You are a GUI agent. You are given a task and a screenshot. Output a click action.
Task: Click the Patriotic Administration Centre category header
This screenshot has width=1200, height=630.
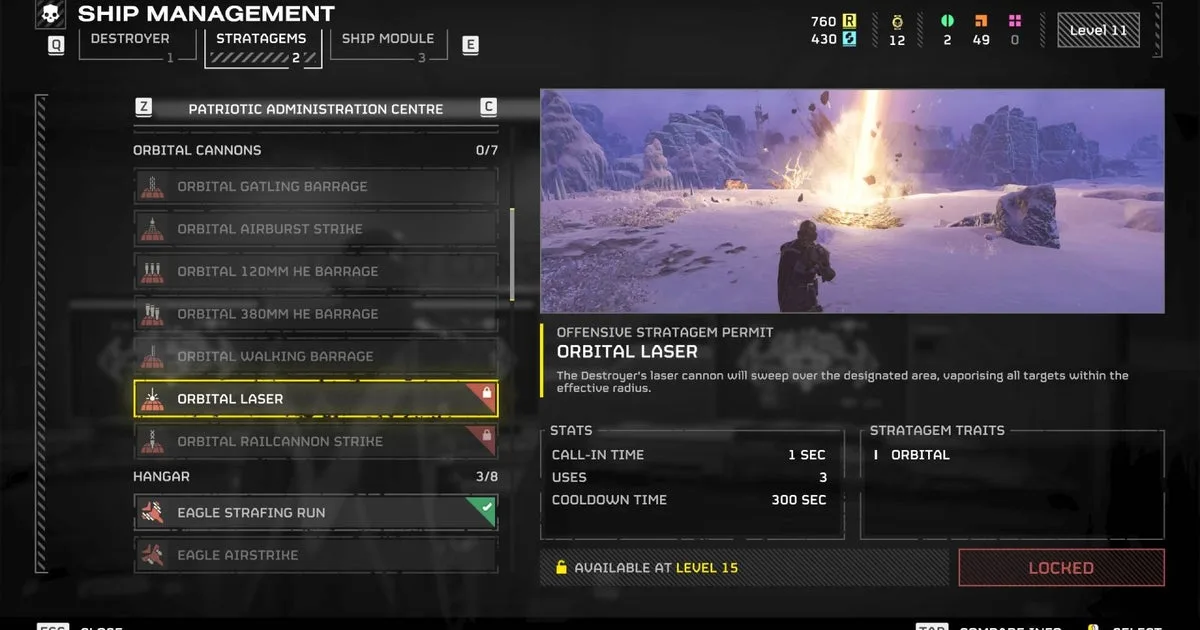[x=315, y=109]
